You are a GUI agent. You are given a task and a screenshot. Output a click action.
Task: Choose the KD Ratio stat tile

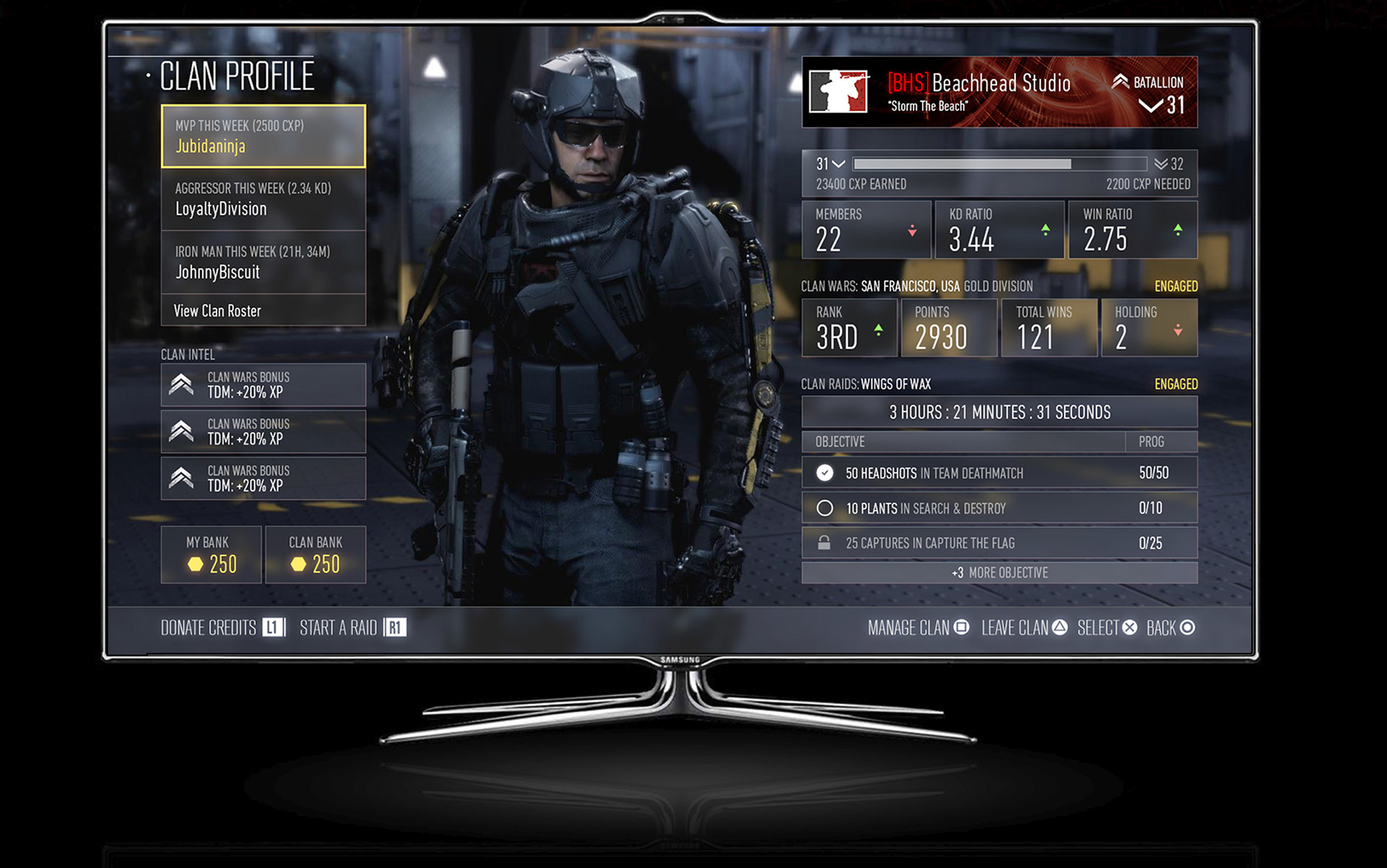999,230
